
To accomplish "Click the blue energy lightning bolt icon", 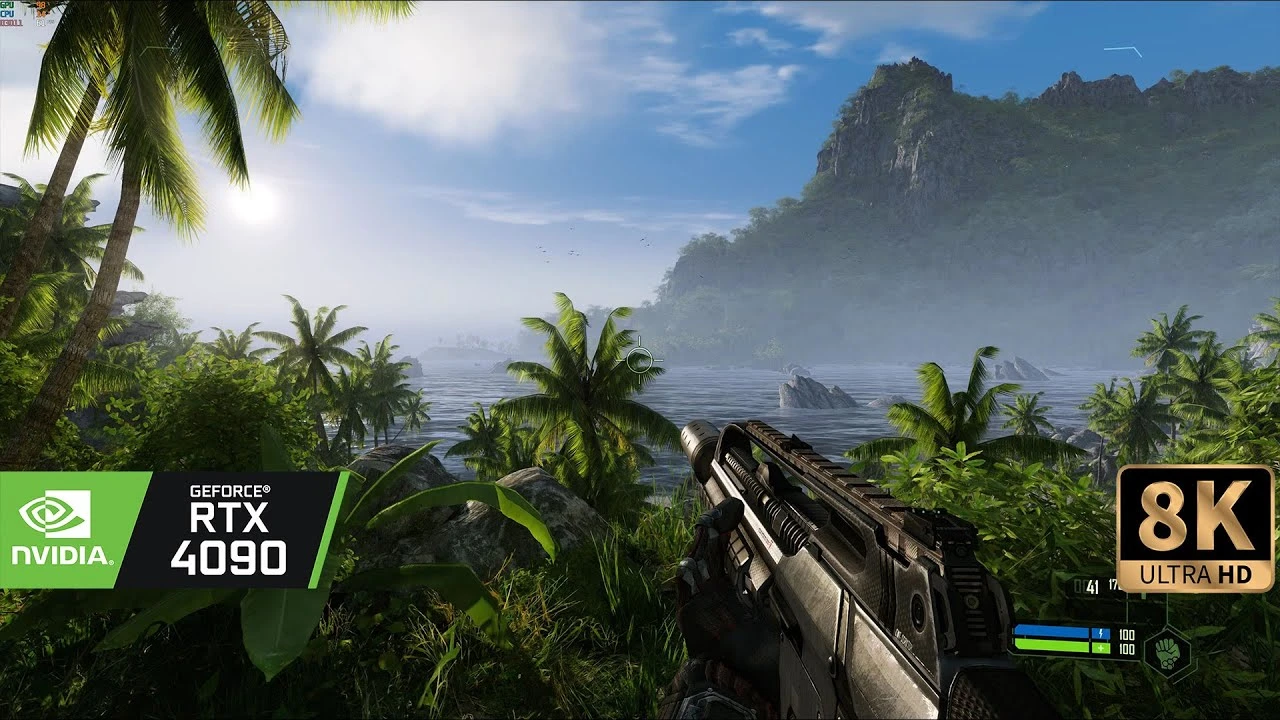I will [x=1101, y=633].
